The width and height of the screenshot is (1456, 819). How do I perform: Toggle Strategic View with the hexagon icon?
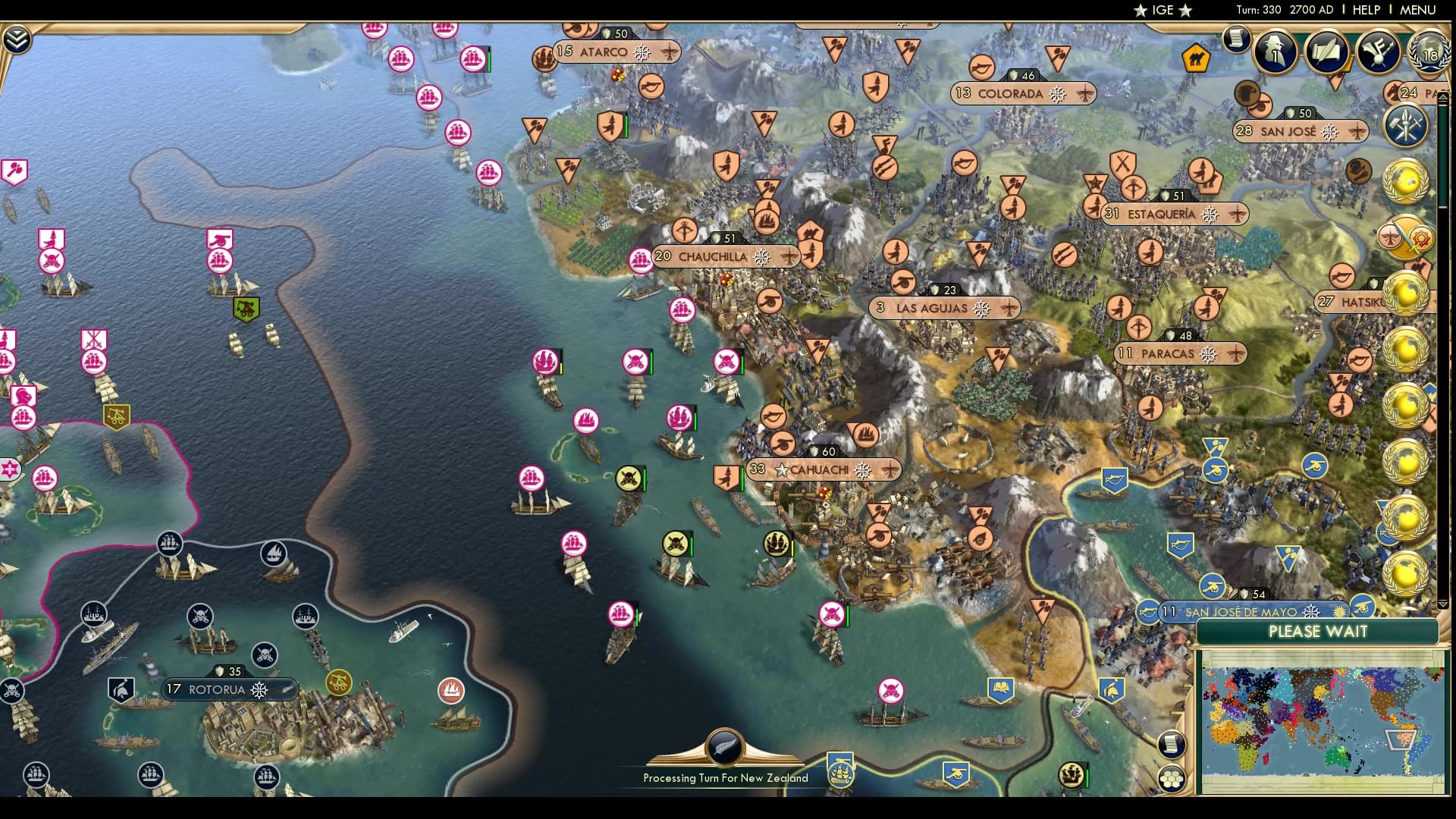[x=1171, y=777]
